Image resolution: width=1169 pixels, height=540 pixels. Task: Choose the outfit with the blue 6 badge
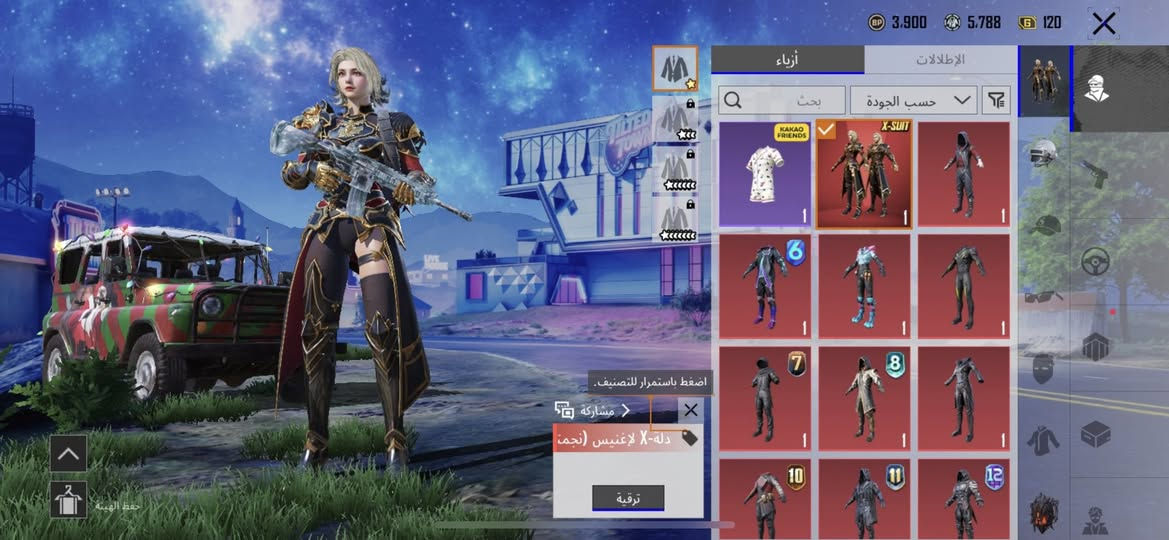[x=765, y=287]
